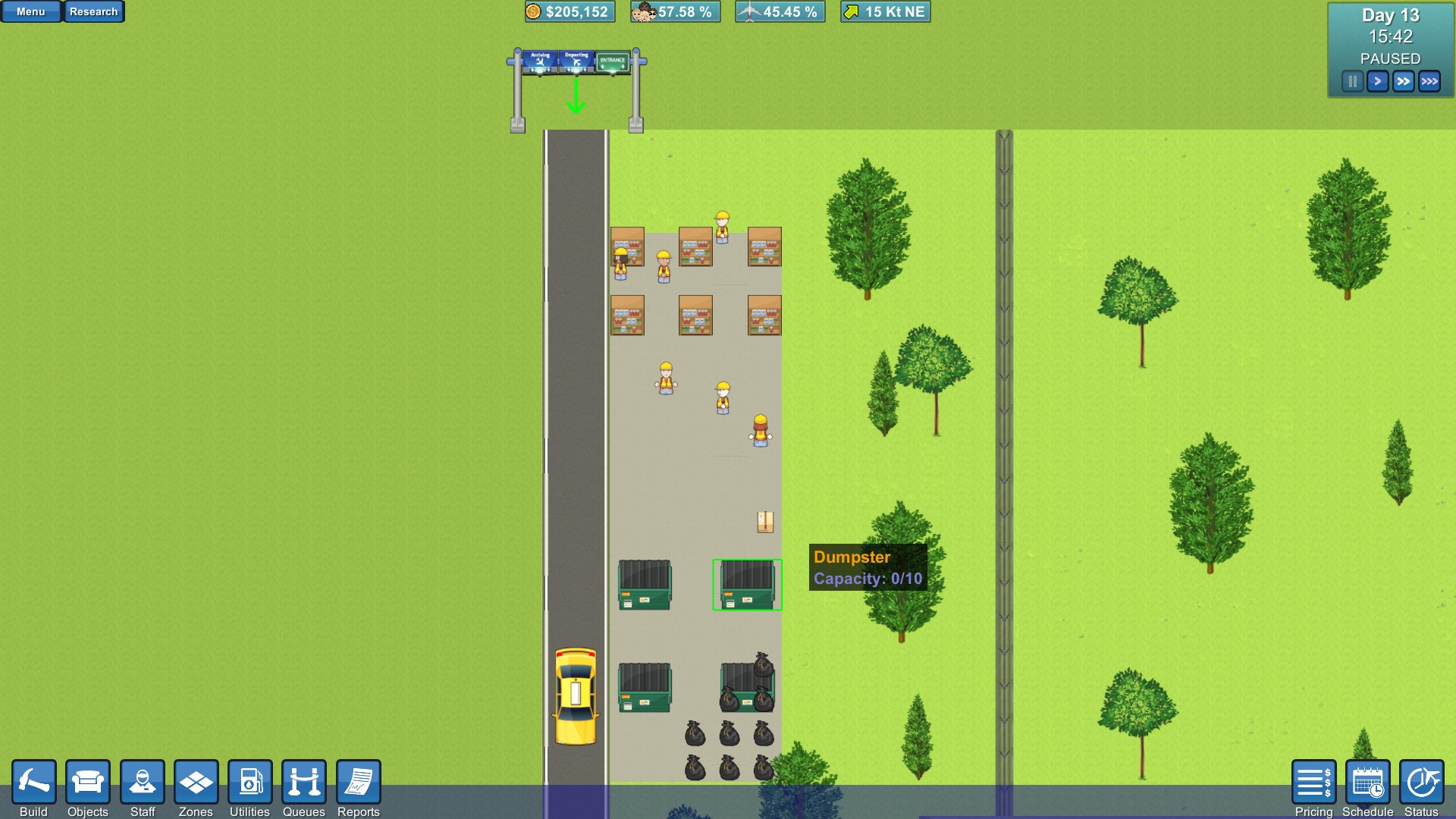Toggle the pause button in clock panel
The width and height of the screenshot is (1456, 819).
tap(1352, 80)
